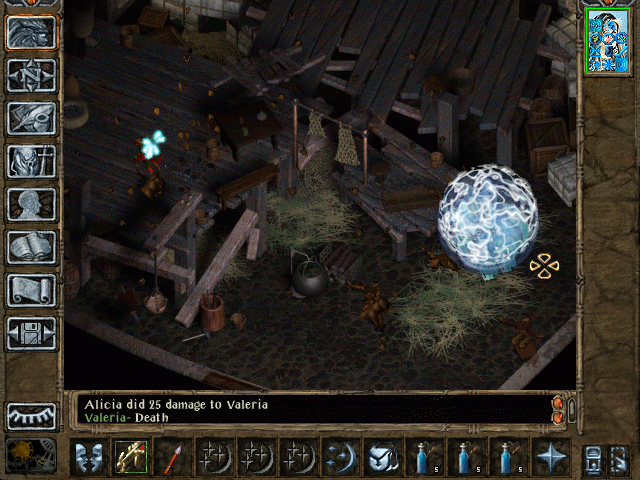Select the crossbow weapon slot

pyautogui.click(x=130, y=457)
